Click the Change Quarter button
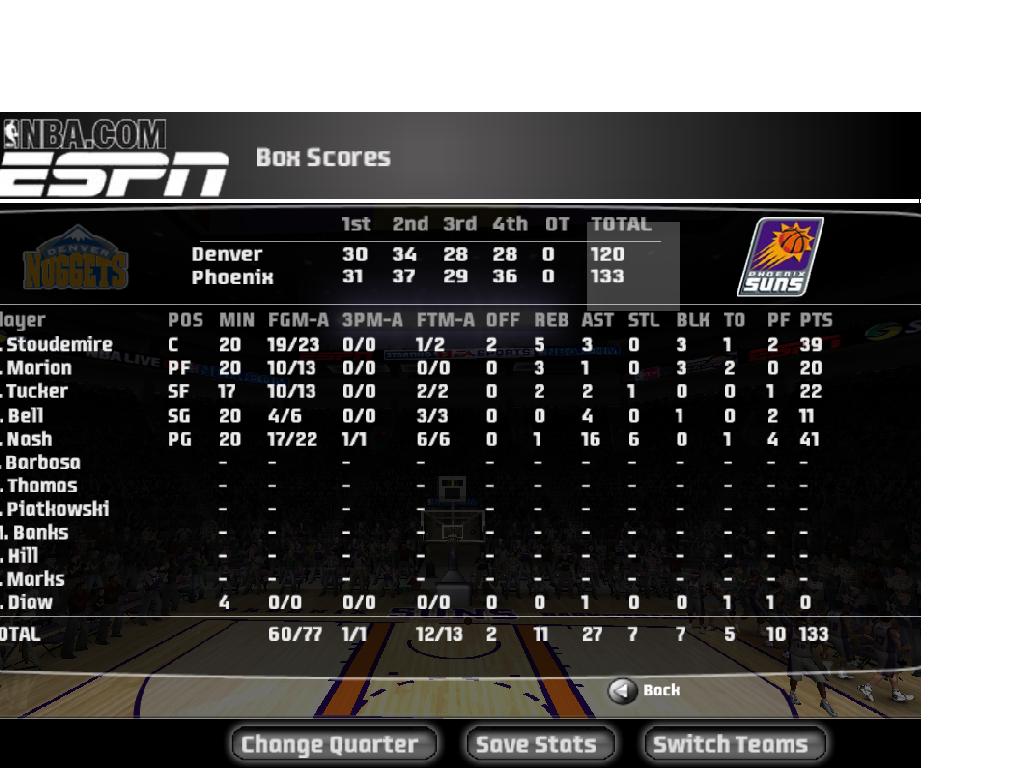The height and width of the screenshot is (768, 1024). pyautogui.click(x=333, y=744)
